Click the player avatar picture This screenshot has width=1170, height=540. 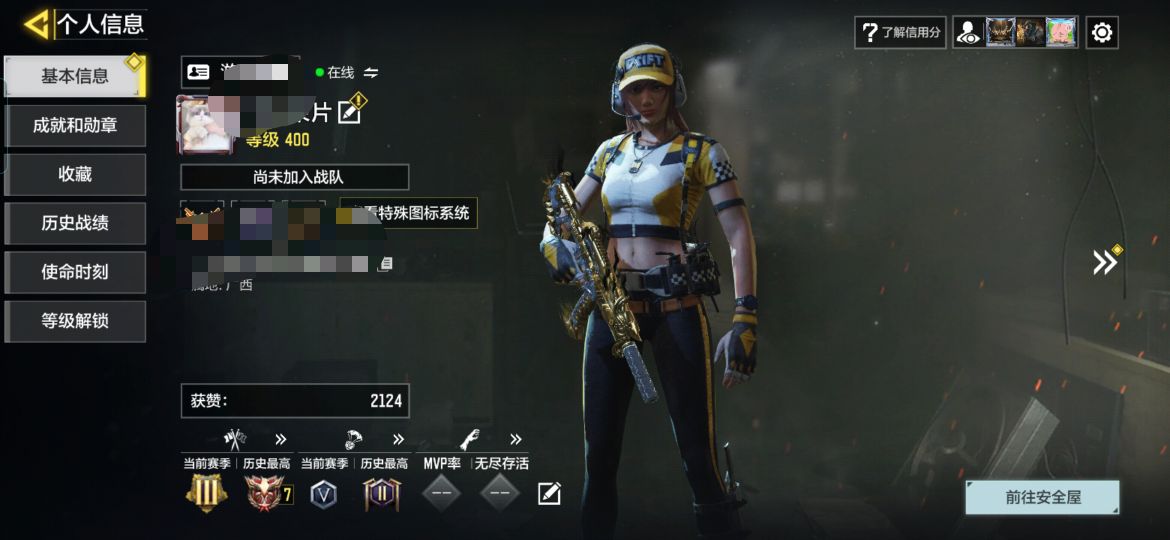point(205,125)
